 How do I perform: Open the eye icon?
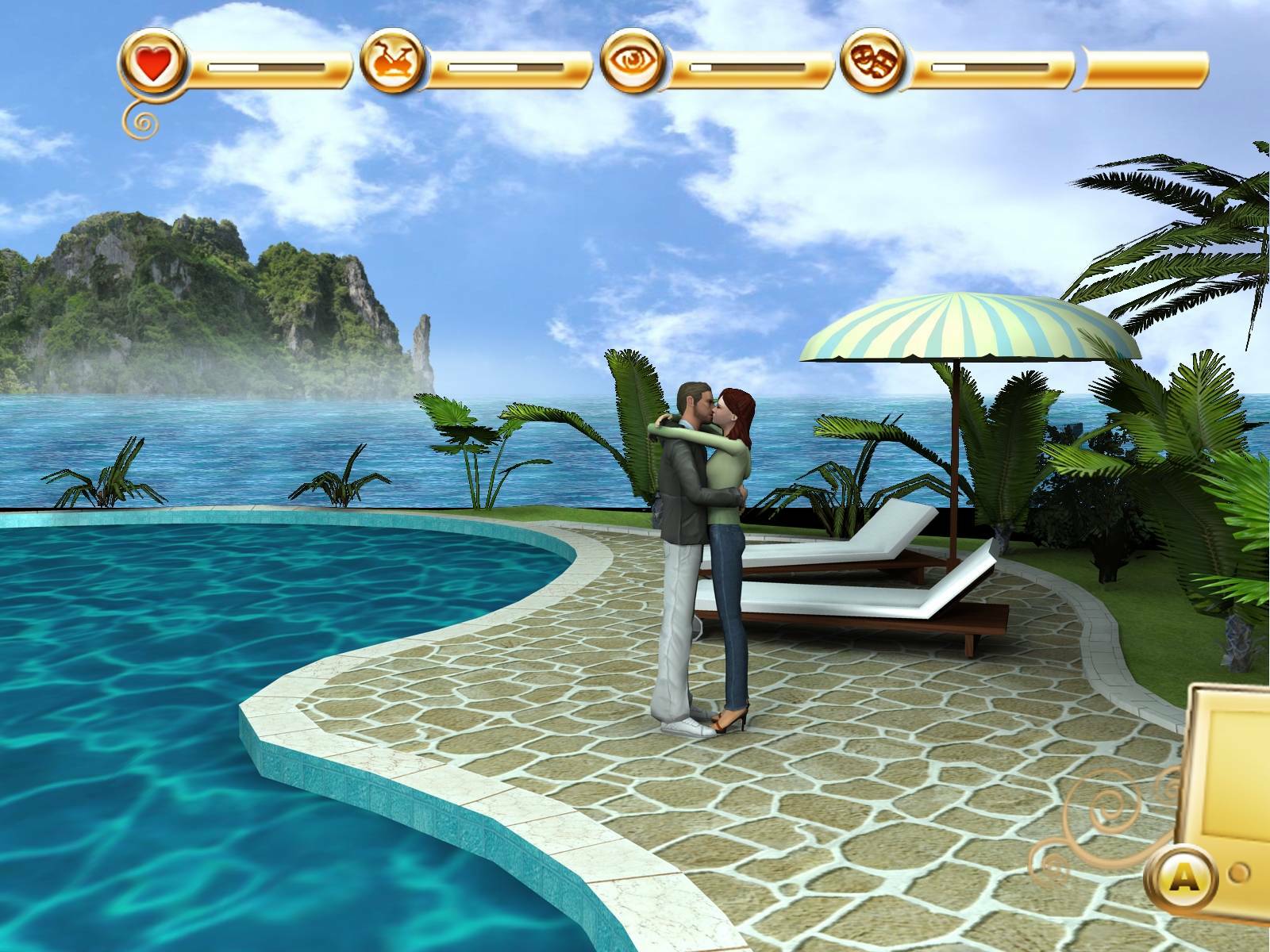click(x=633, y=63)
